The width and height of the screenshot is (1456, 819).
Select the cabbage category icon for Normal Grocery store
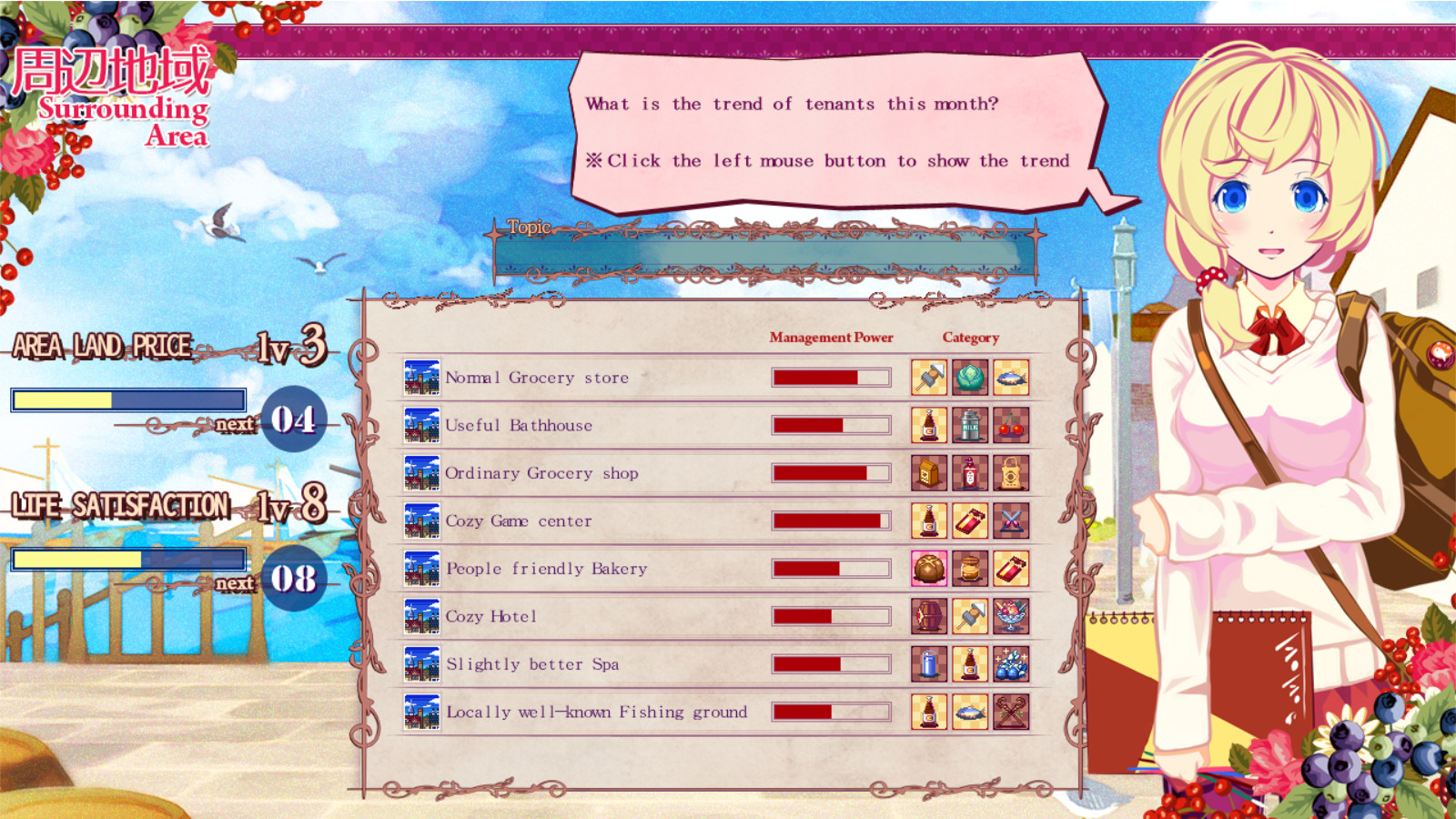971,377
